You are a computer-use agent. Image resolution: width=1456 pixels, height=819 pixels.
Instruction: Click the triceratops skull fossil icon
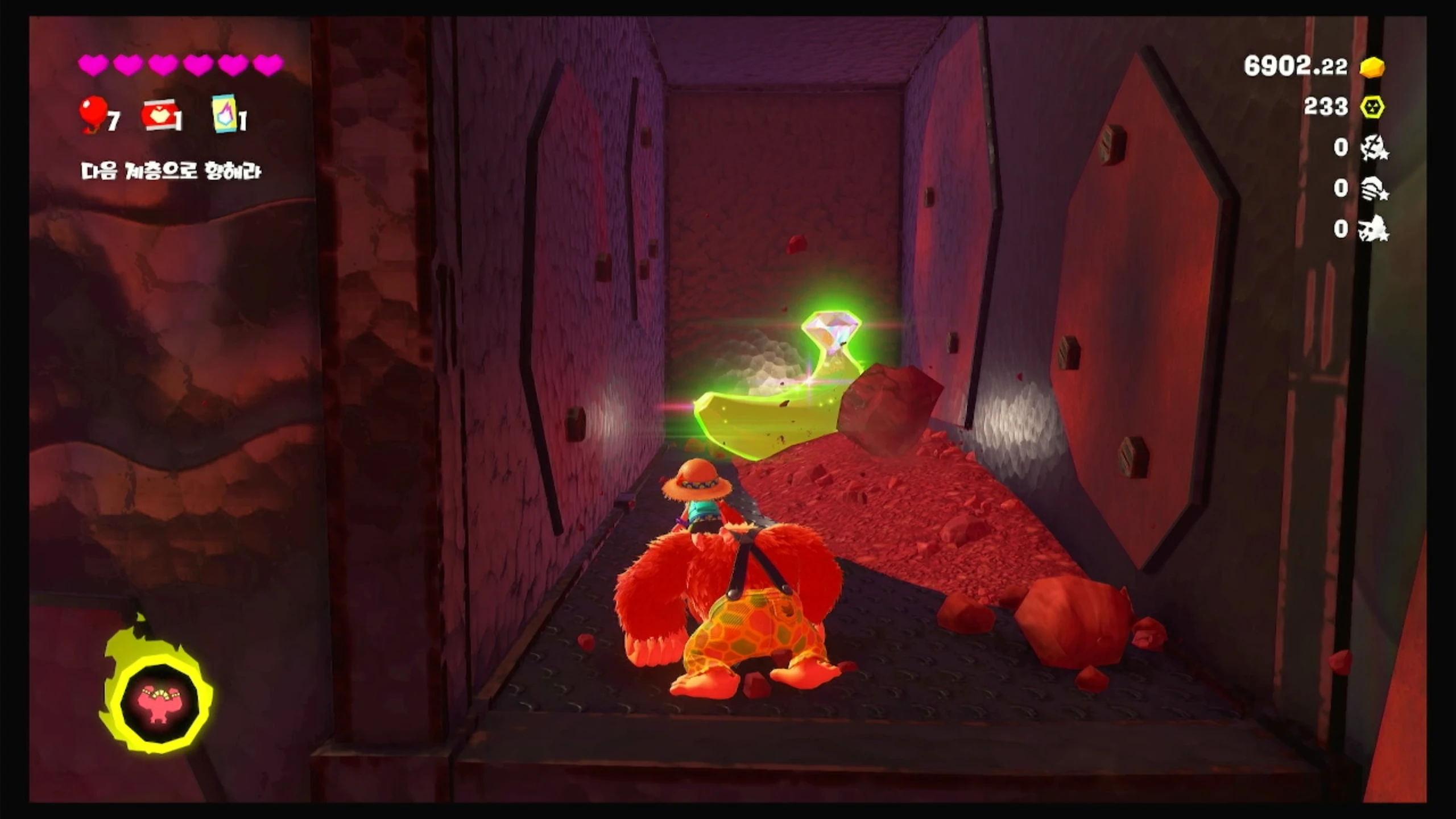click(1374, 229)
